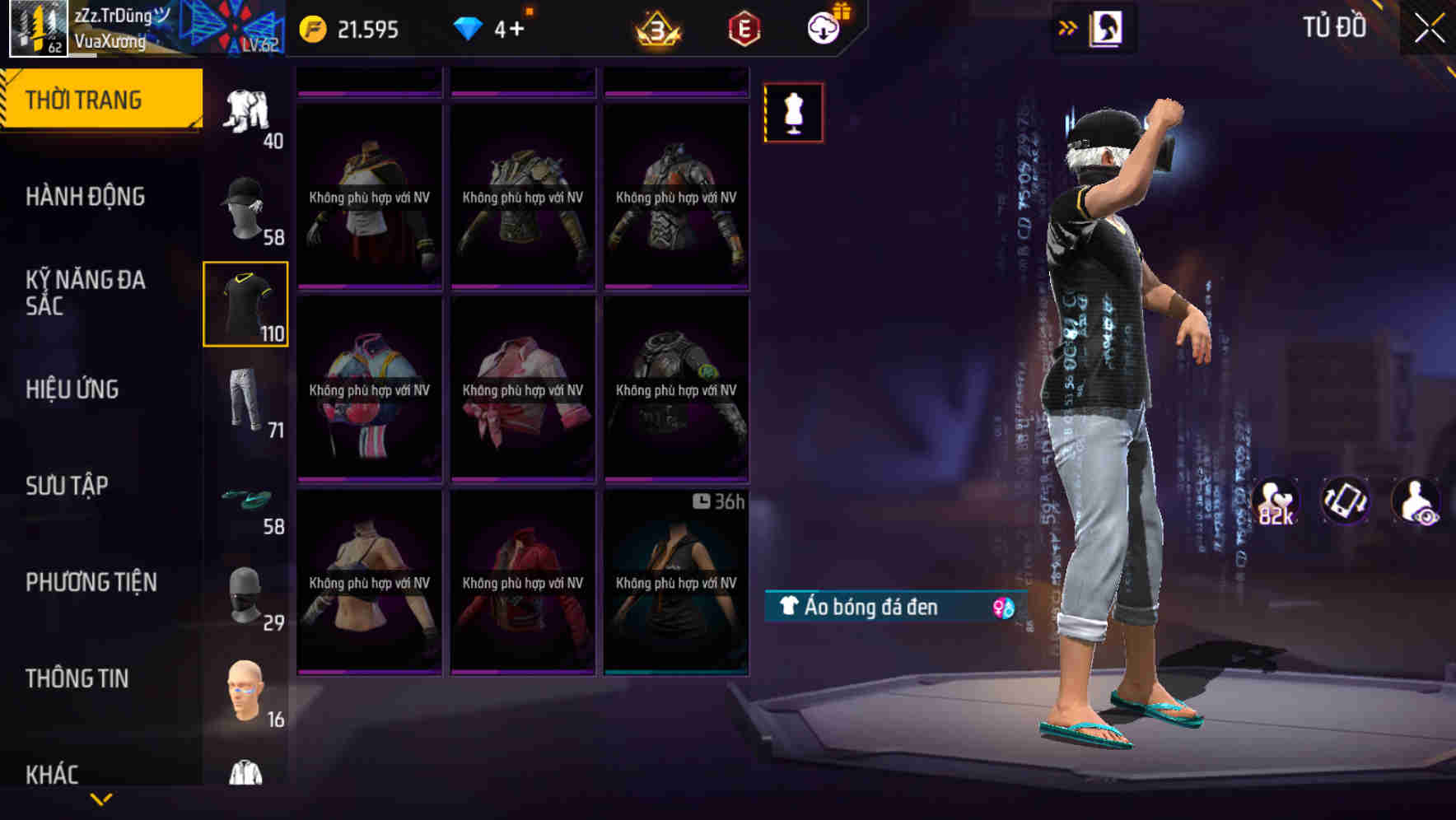
Task: Click the red E badge icon
Action: (742, 29)
